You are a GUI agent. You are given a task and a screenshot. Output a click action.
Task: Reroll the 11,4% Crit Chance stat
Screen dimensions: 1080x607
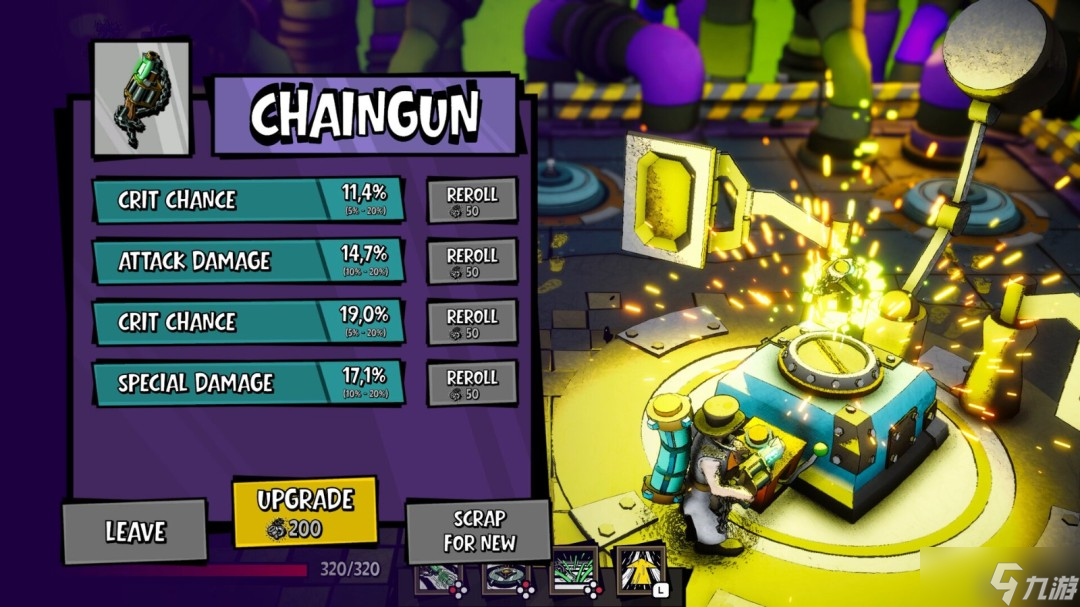click(472, 200)
